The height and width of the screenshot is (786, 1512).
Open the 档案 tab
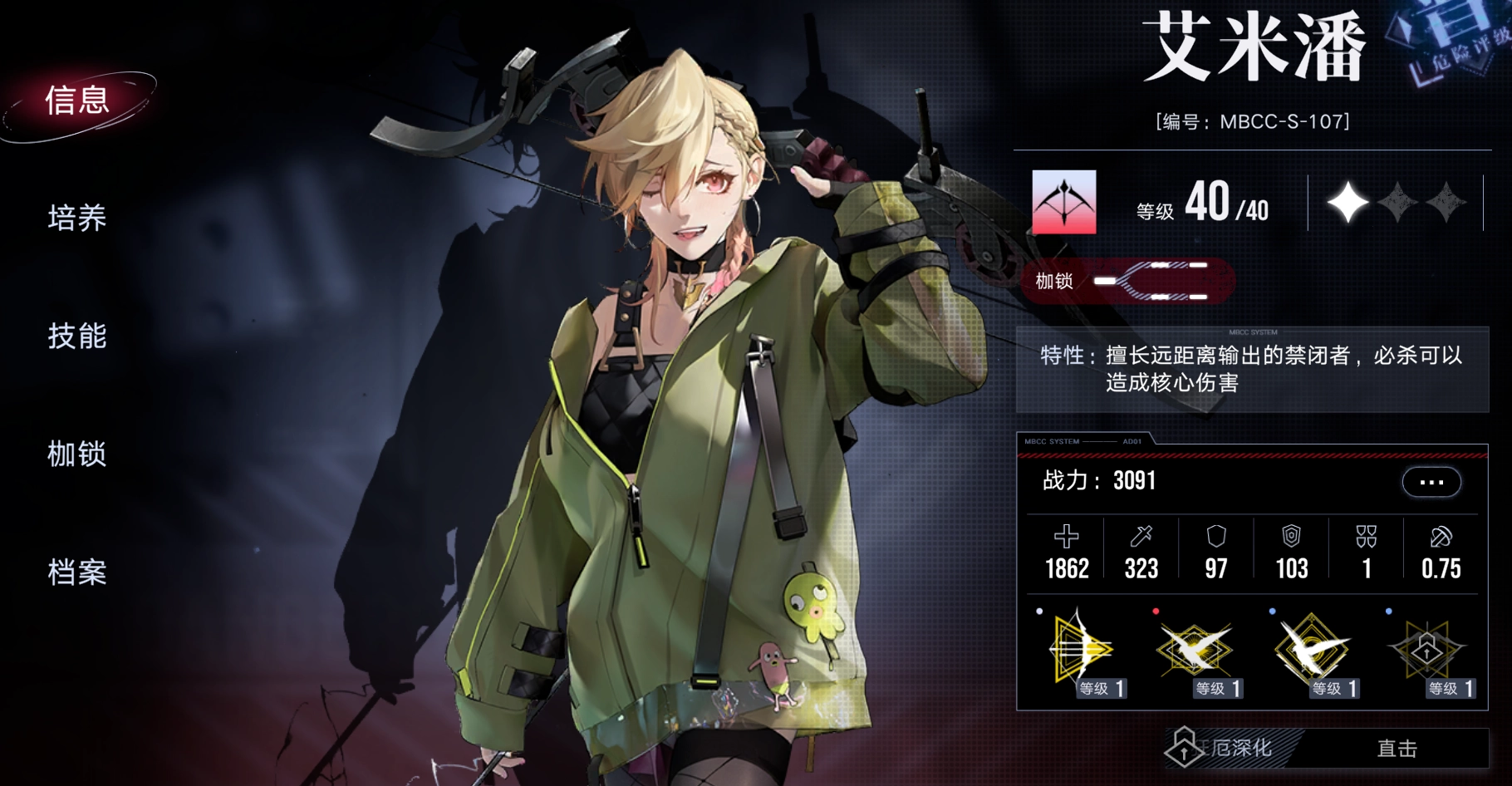tap(77, 572)
